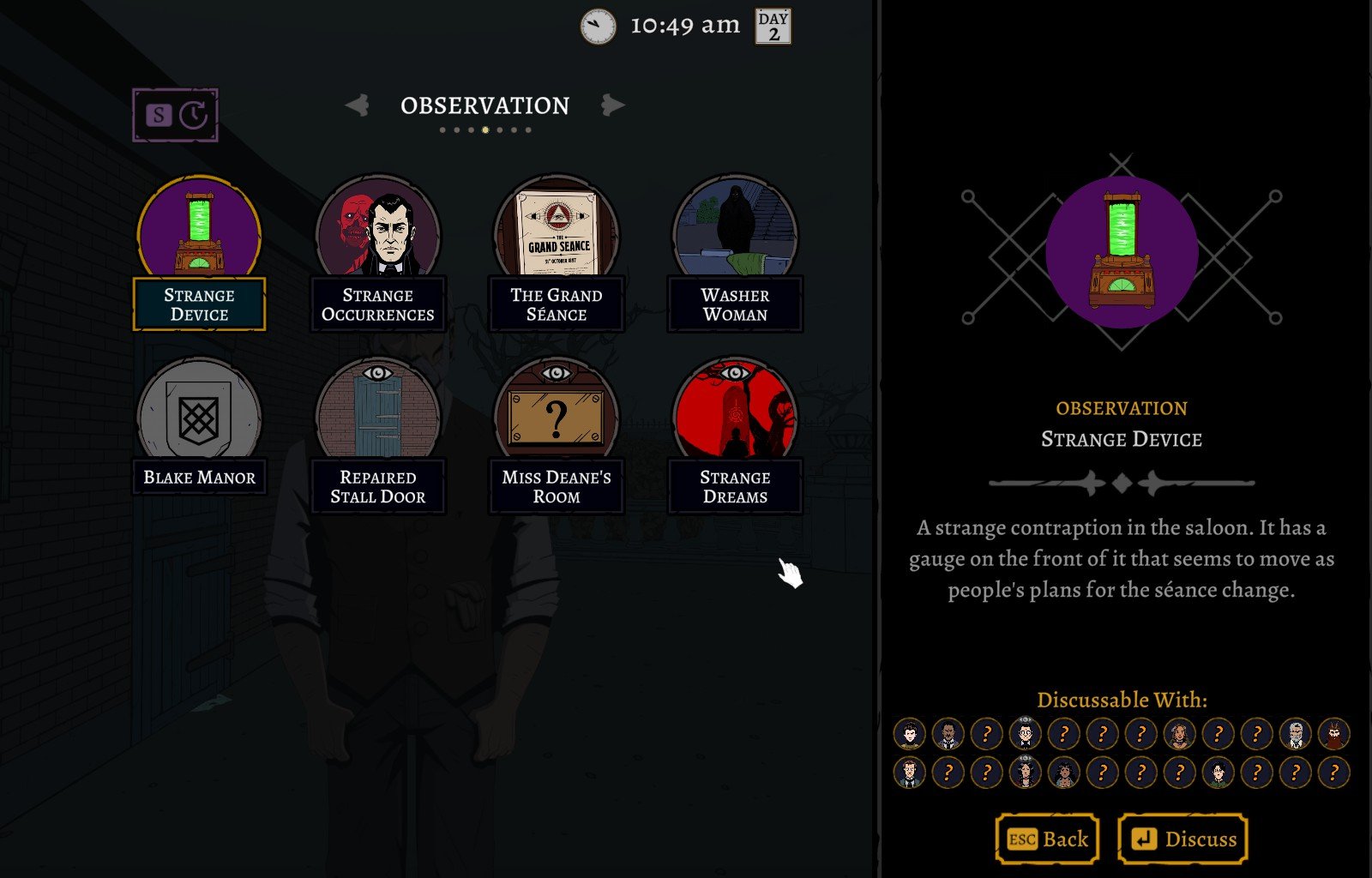Toggle the sort-by-time button
This screenshot has height=878, width=1372.
click(x=176, y=115)
